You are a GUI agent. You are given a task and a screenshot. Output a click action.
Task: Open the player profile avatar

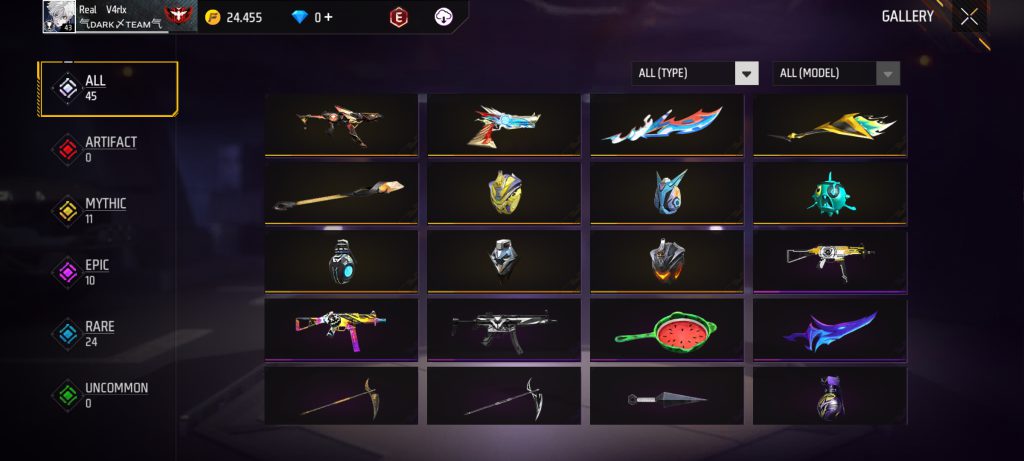60,16
